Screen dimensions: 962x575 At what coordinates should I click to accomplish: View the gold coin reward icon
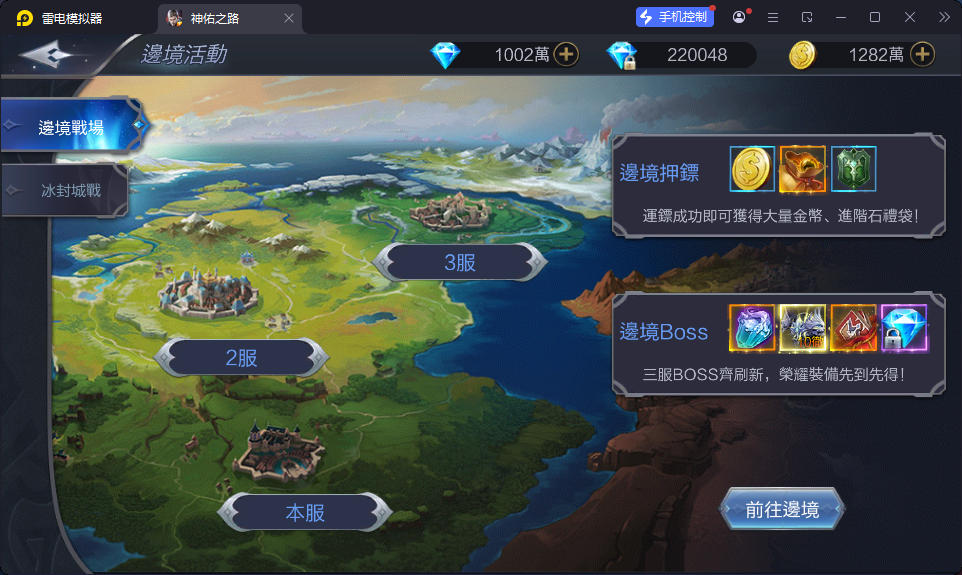pos(753,169)
